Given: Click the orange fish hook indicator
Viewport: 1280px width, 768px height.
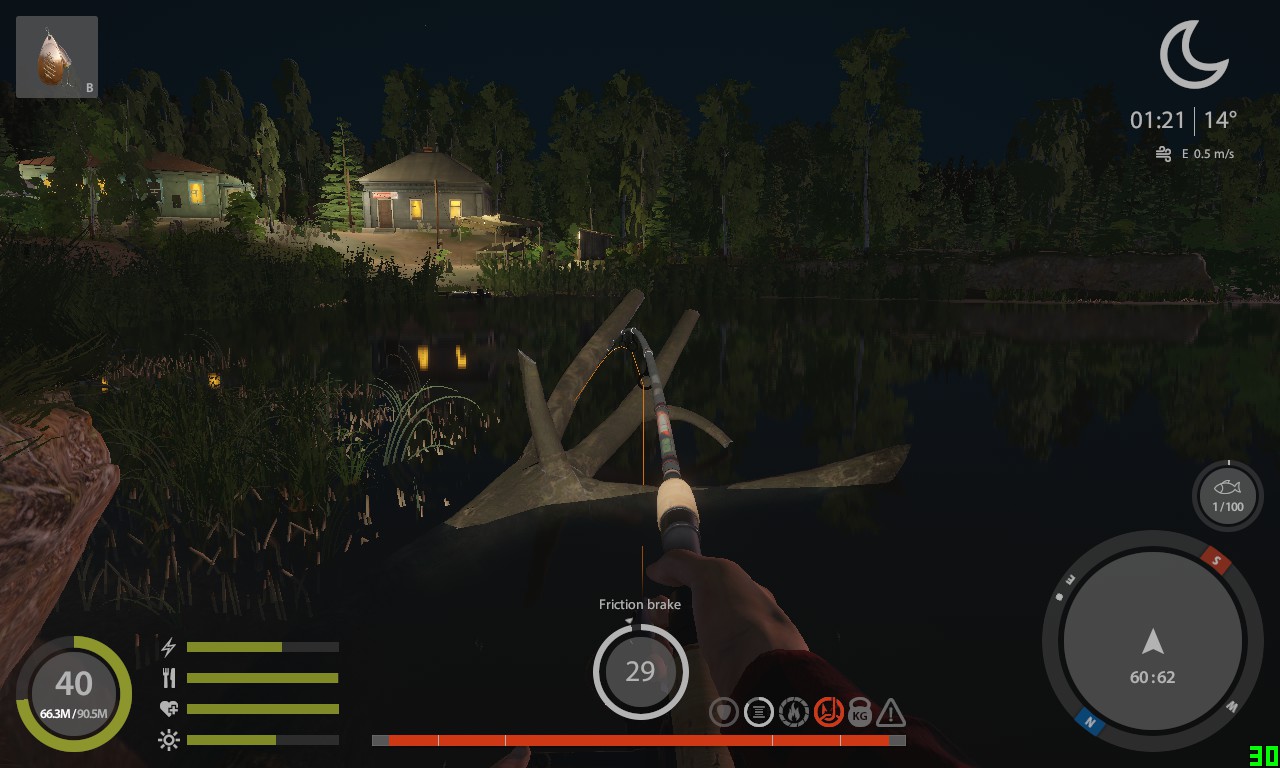Looking at the screenshot, I should click(828, 712).
